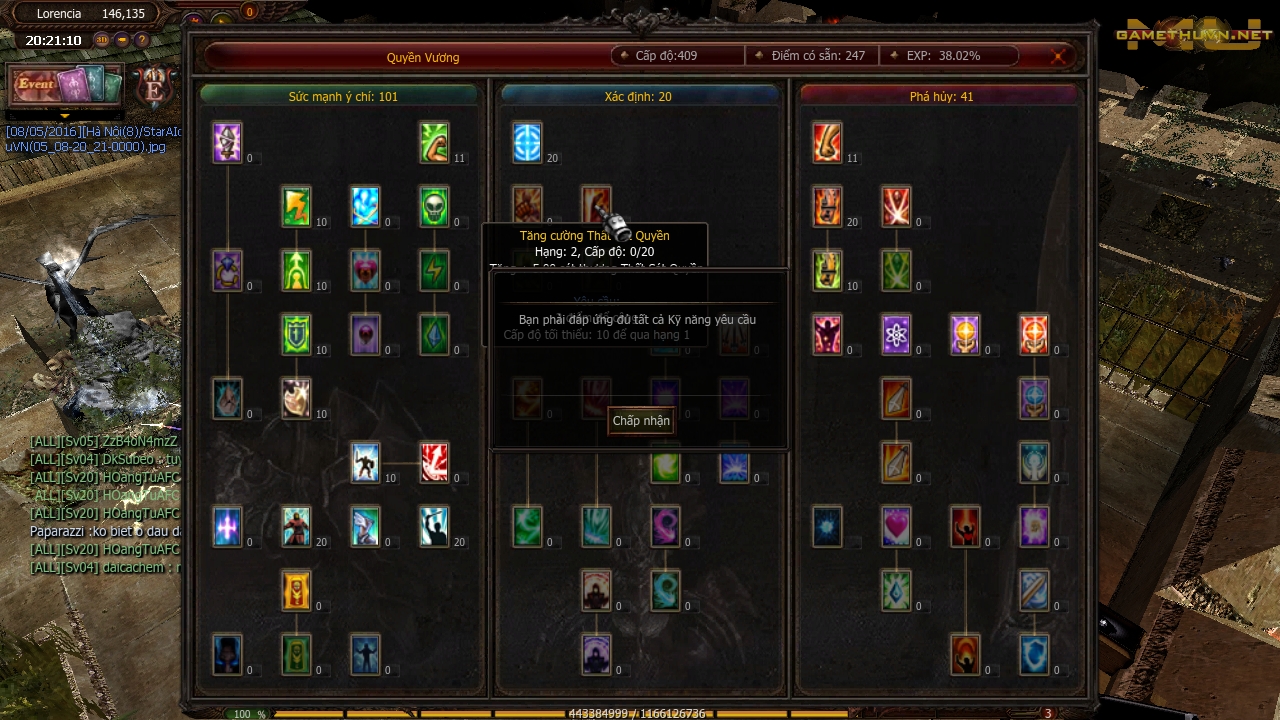Select the blue targeting skill atop Xác định tree

[527, 142]
